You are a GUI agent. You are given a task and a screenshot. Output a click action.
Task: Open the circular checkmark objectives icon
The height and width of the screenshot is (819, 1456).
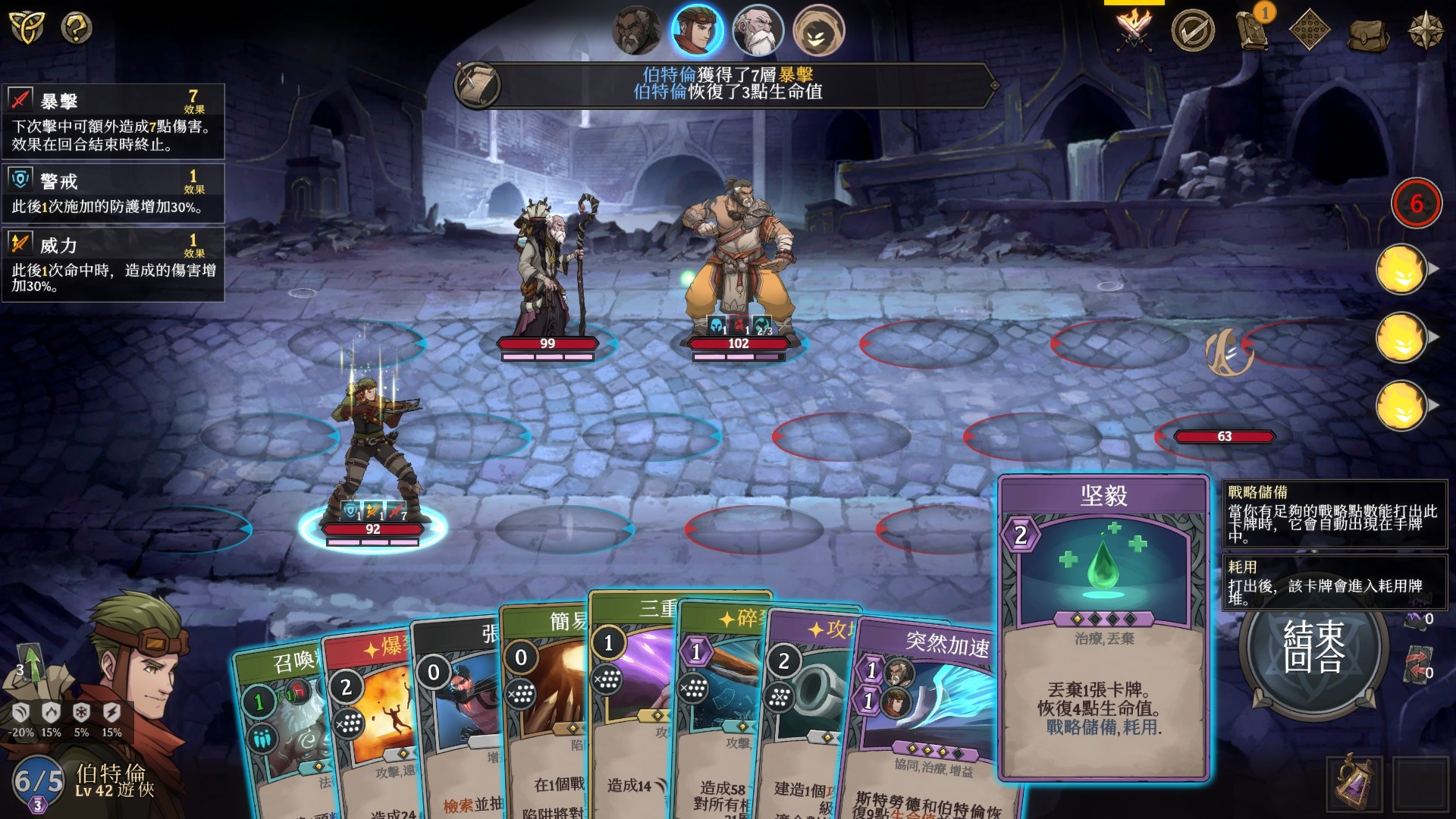(x=1192, y=30)
